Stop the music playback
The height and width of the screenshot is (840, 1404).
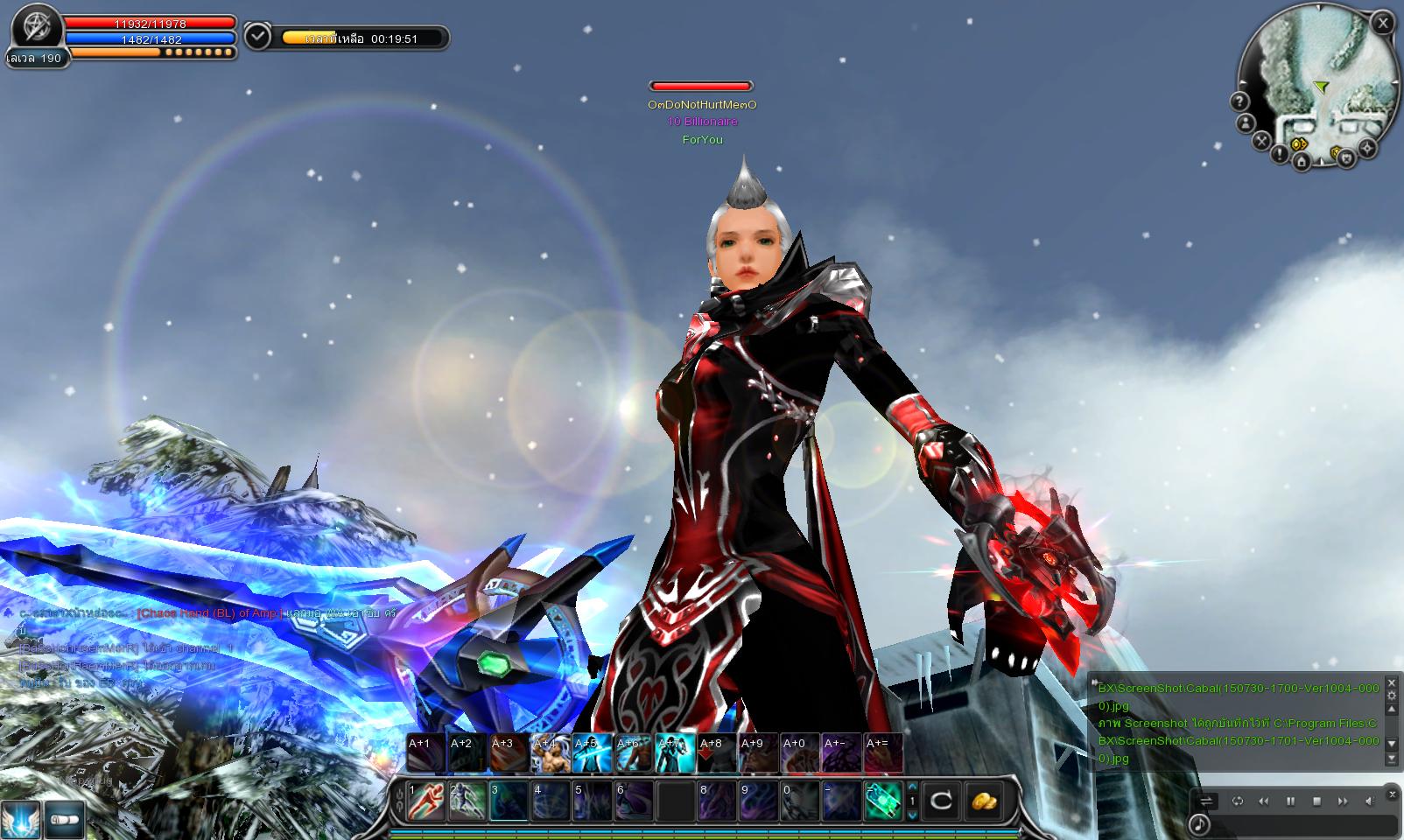(x=1316, y=801)
